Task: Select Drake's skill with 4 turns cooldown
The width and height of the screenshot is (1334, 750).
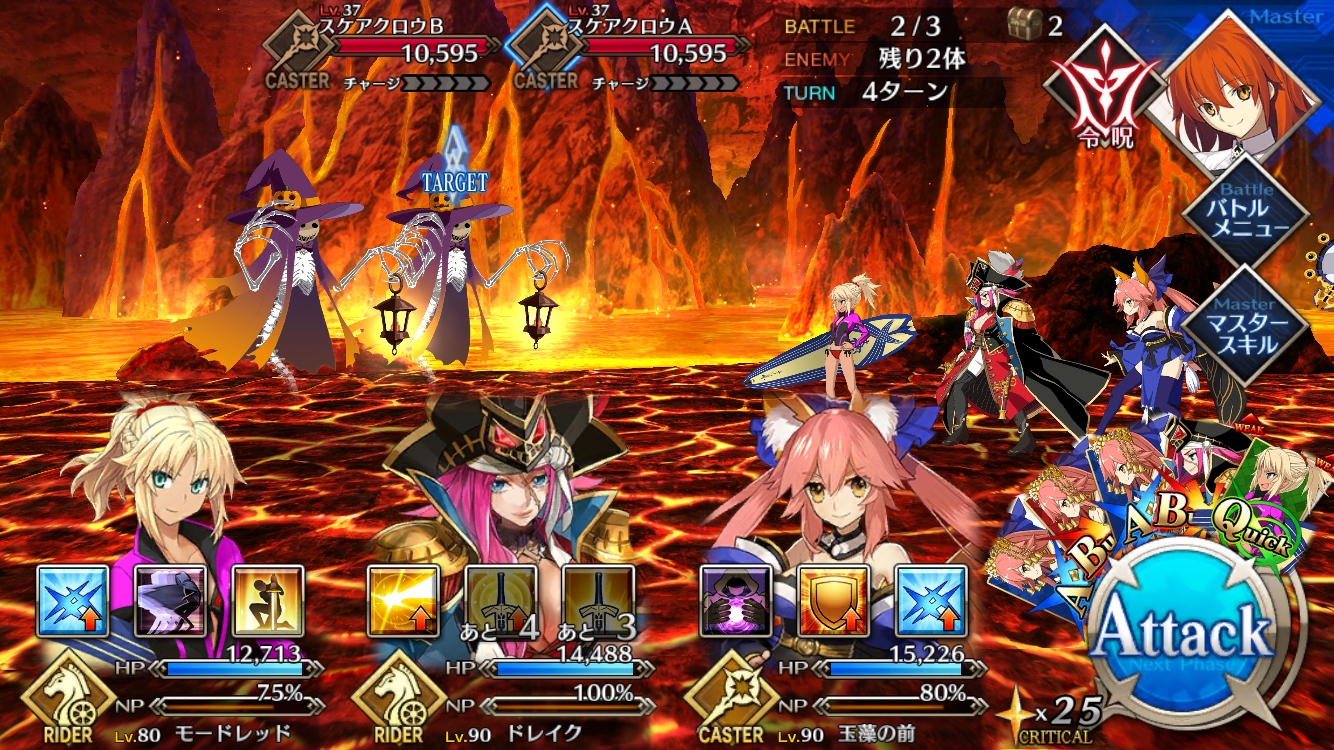Action: click(x=501, y=601)
